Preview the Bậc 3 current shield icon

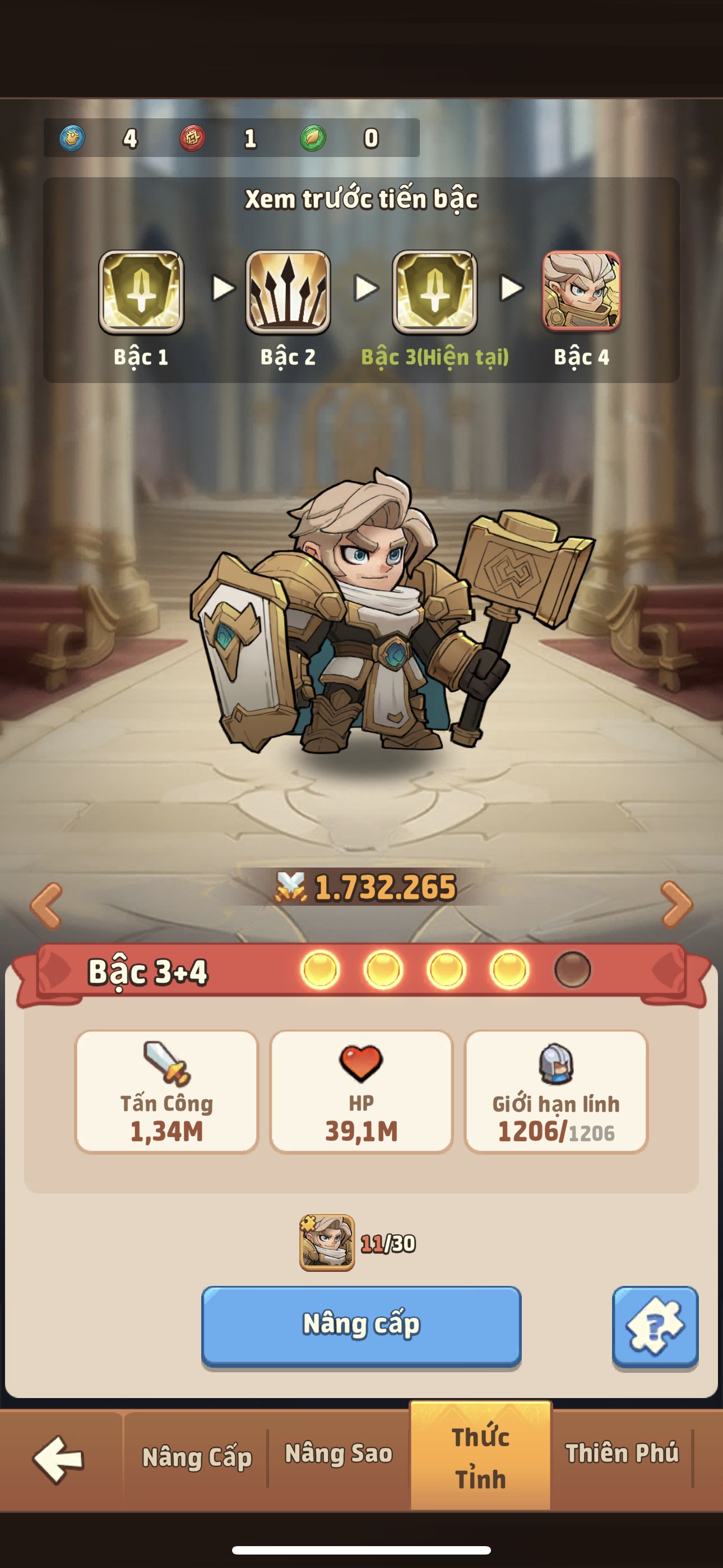pos(434,292)
